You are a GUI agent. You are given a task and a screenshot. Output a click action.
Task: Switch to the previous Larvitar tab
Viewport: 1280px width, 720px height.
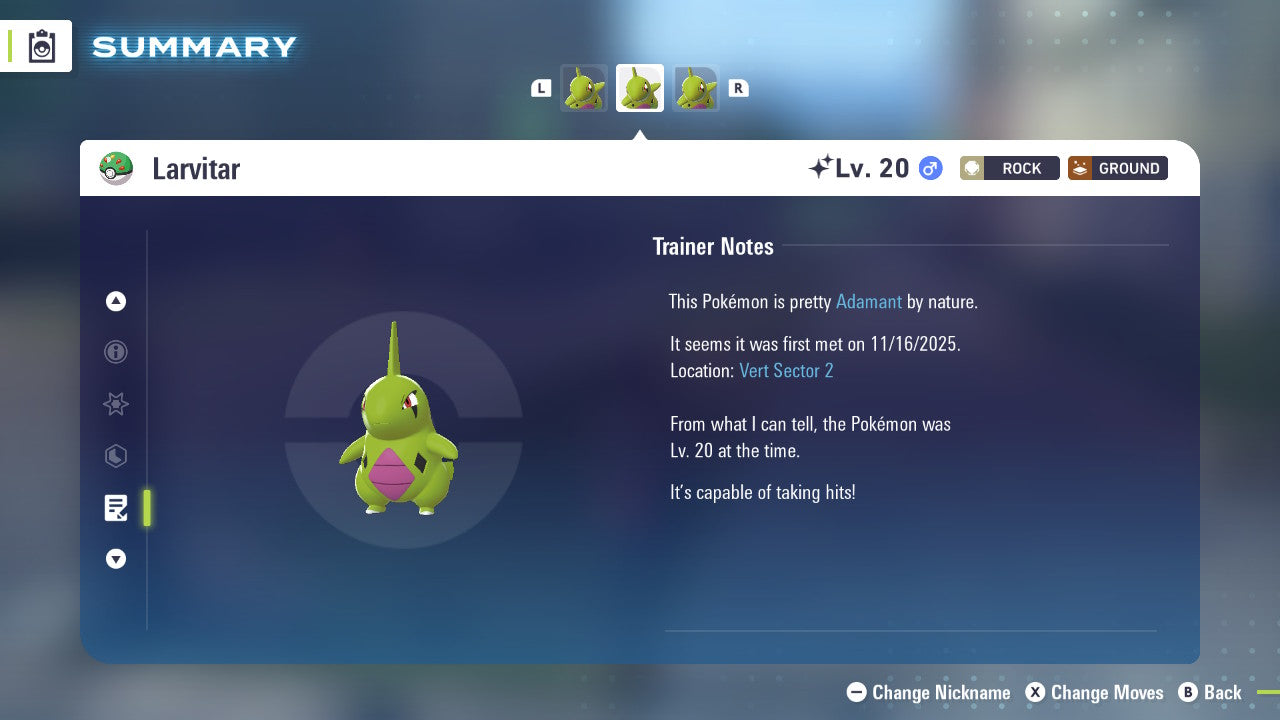tap(584, 88)
